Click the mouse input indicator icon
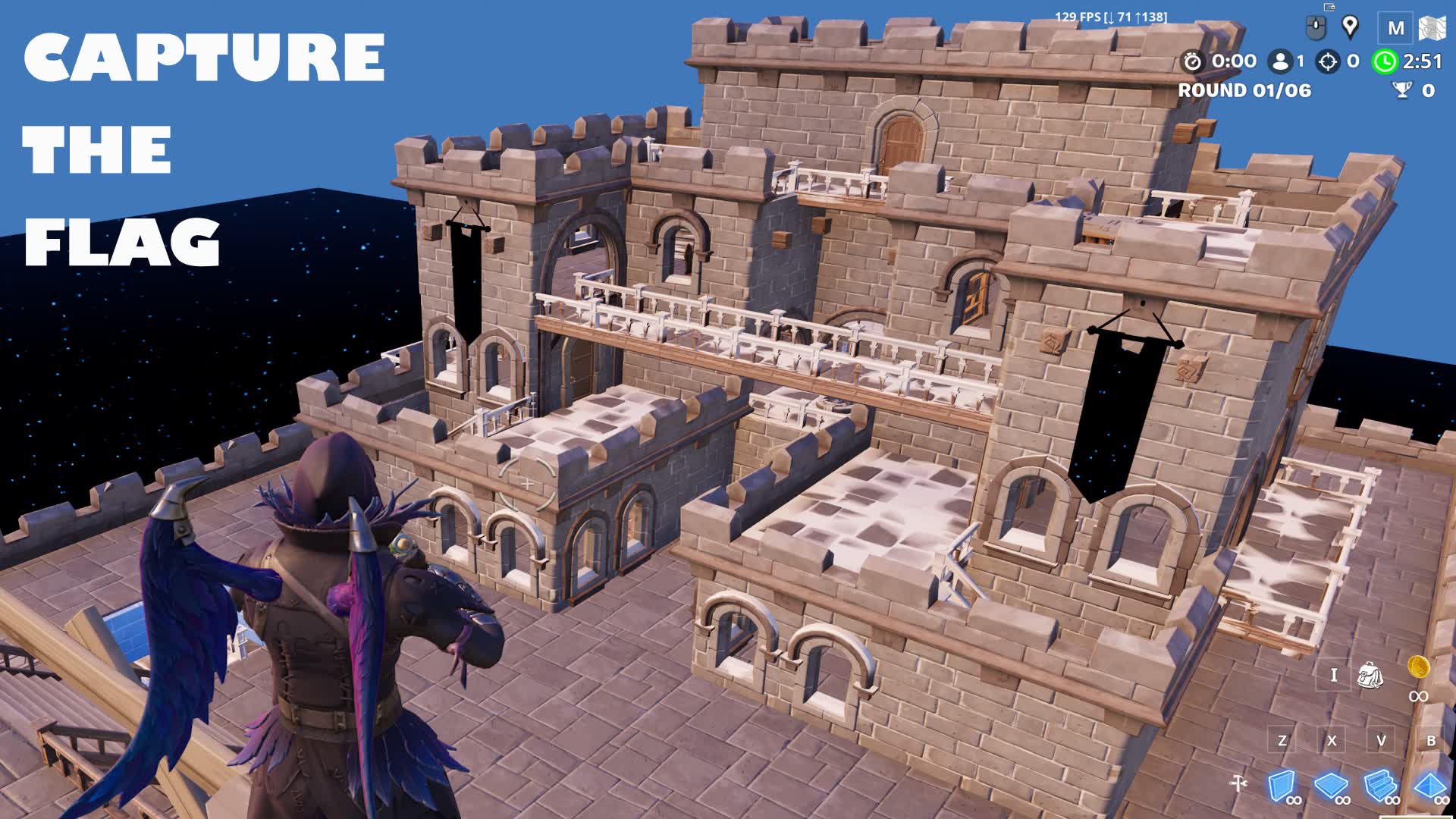This screenshot has width=1456, height=819. tap(1316, 27)
